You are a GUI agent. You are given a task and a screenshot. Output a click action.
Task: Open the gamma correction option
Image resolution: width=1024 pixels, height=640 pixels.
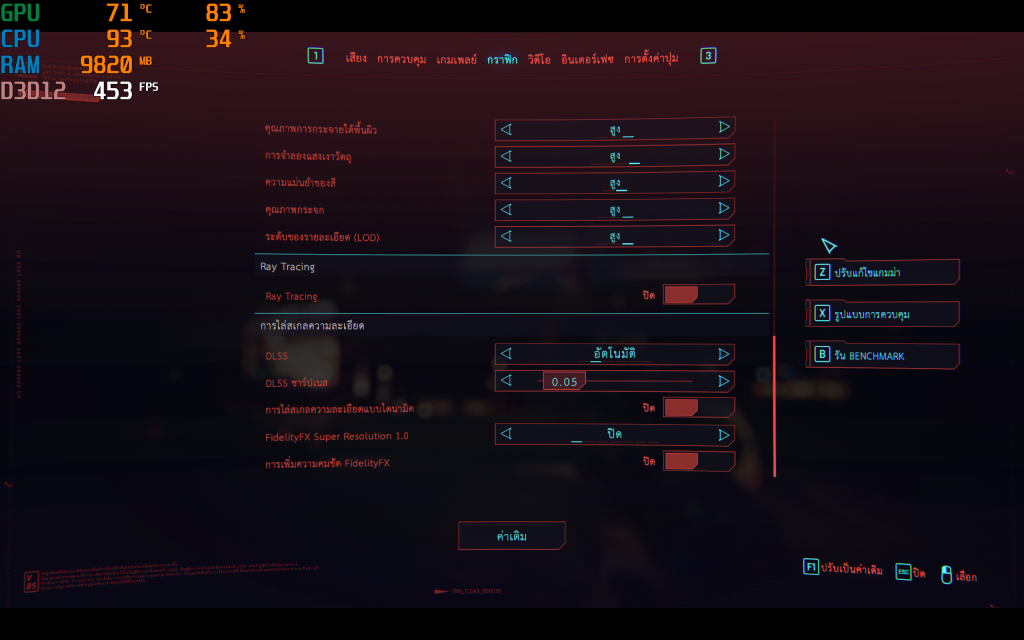(x=882, y=273)
